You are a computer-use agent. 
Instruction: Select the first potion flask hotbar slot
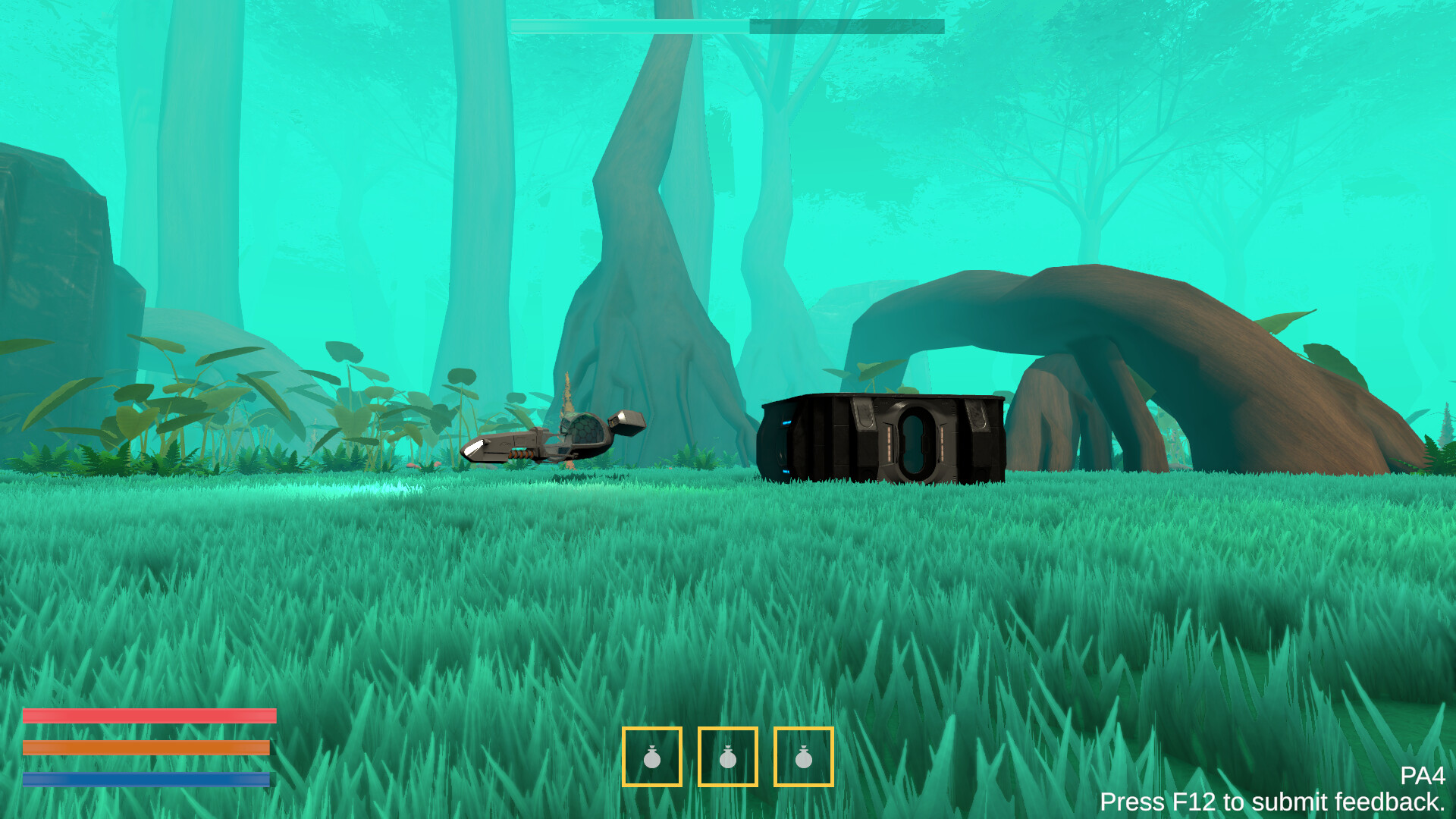(x=651, y=758)
